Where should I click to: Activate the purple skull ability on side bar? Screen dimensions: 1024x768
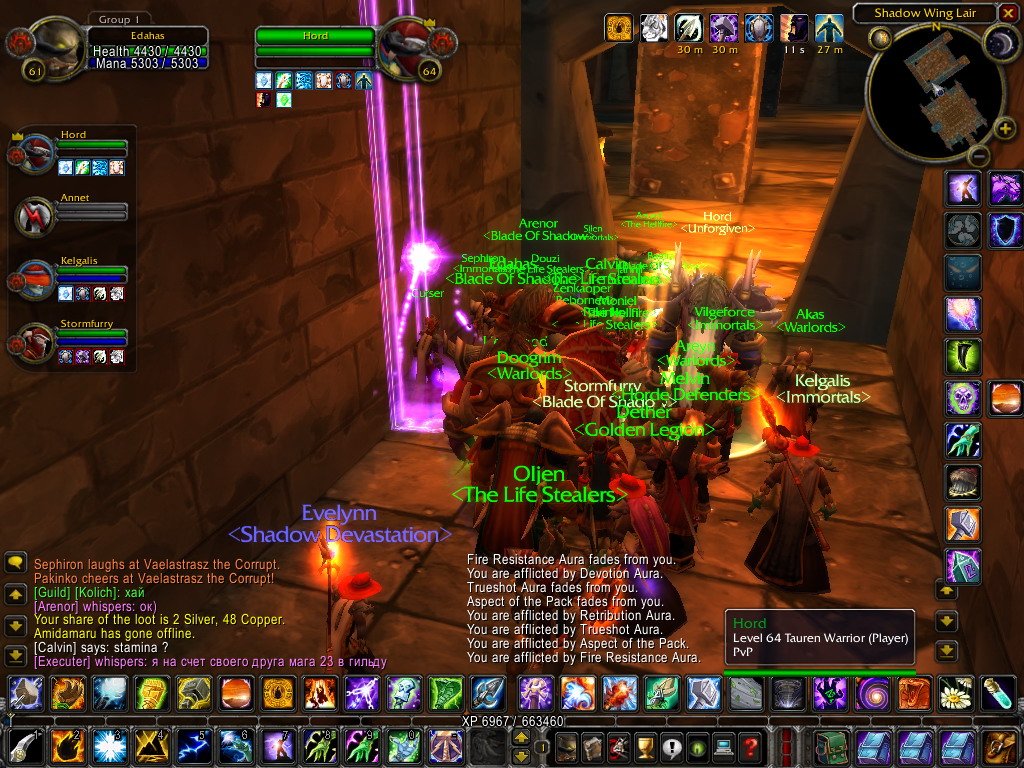point(964,397)
